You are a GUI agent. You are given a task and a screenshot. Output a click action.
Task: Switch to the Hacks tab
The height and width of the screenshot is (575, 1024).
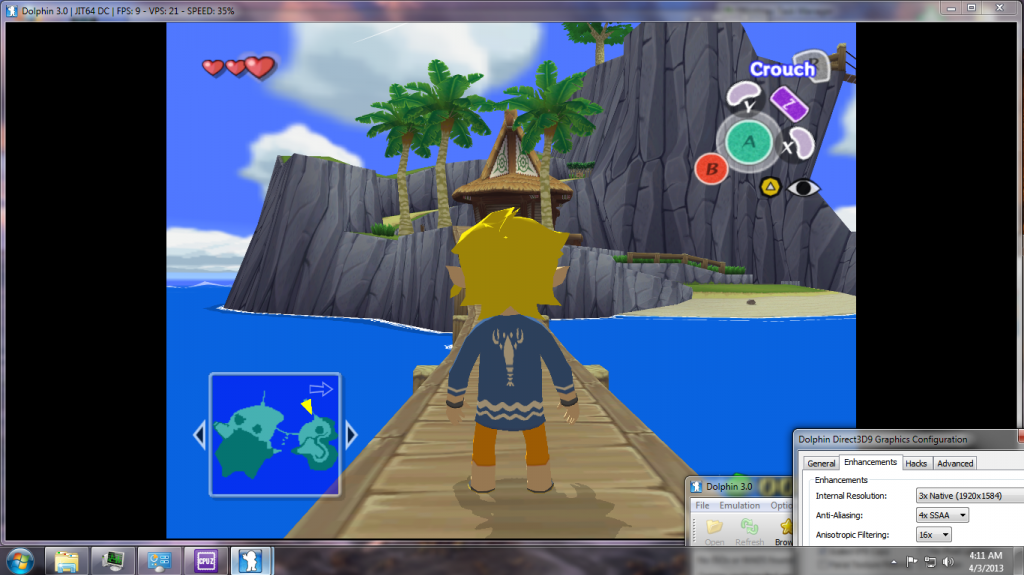[916, 463]
